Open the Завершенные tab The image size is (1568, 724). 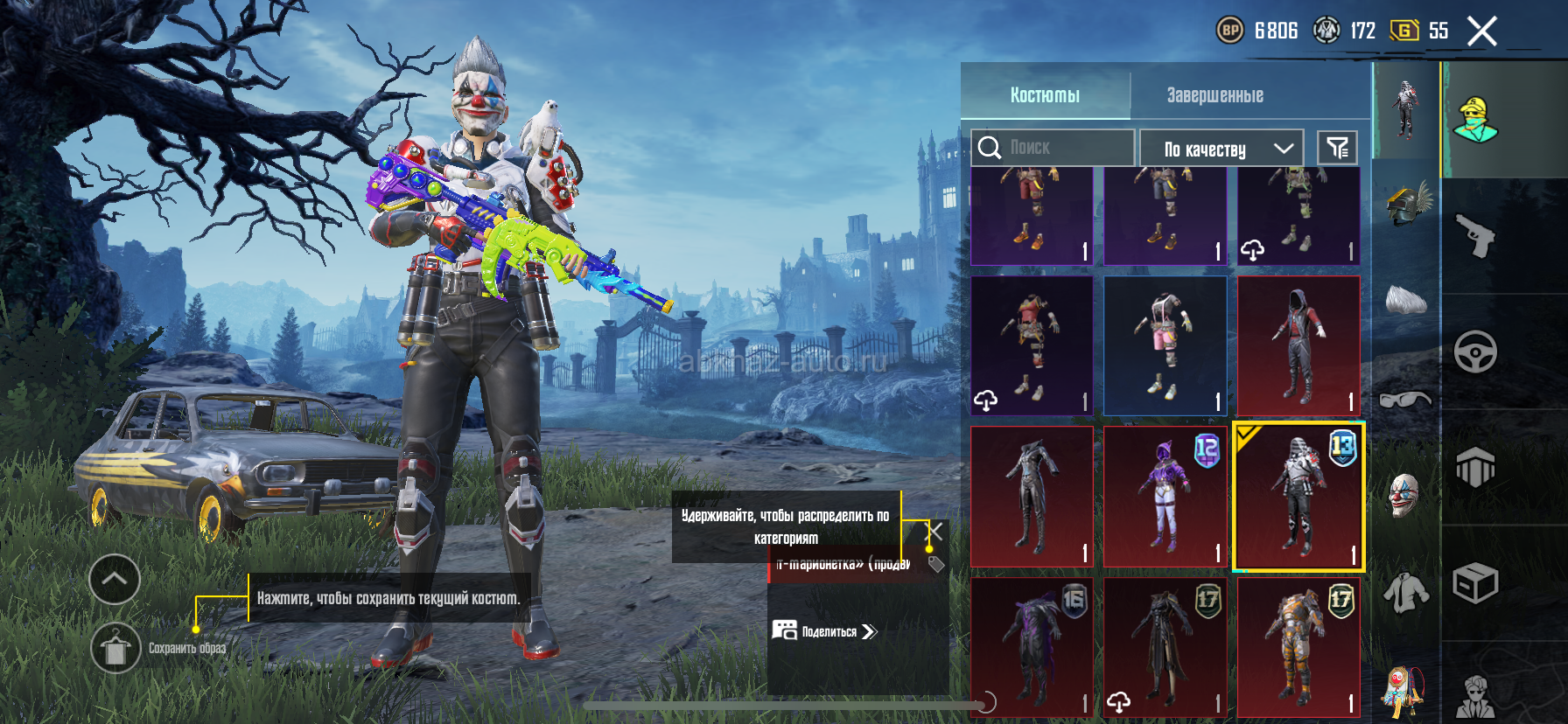[x=1214, y=94]
